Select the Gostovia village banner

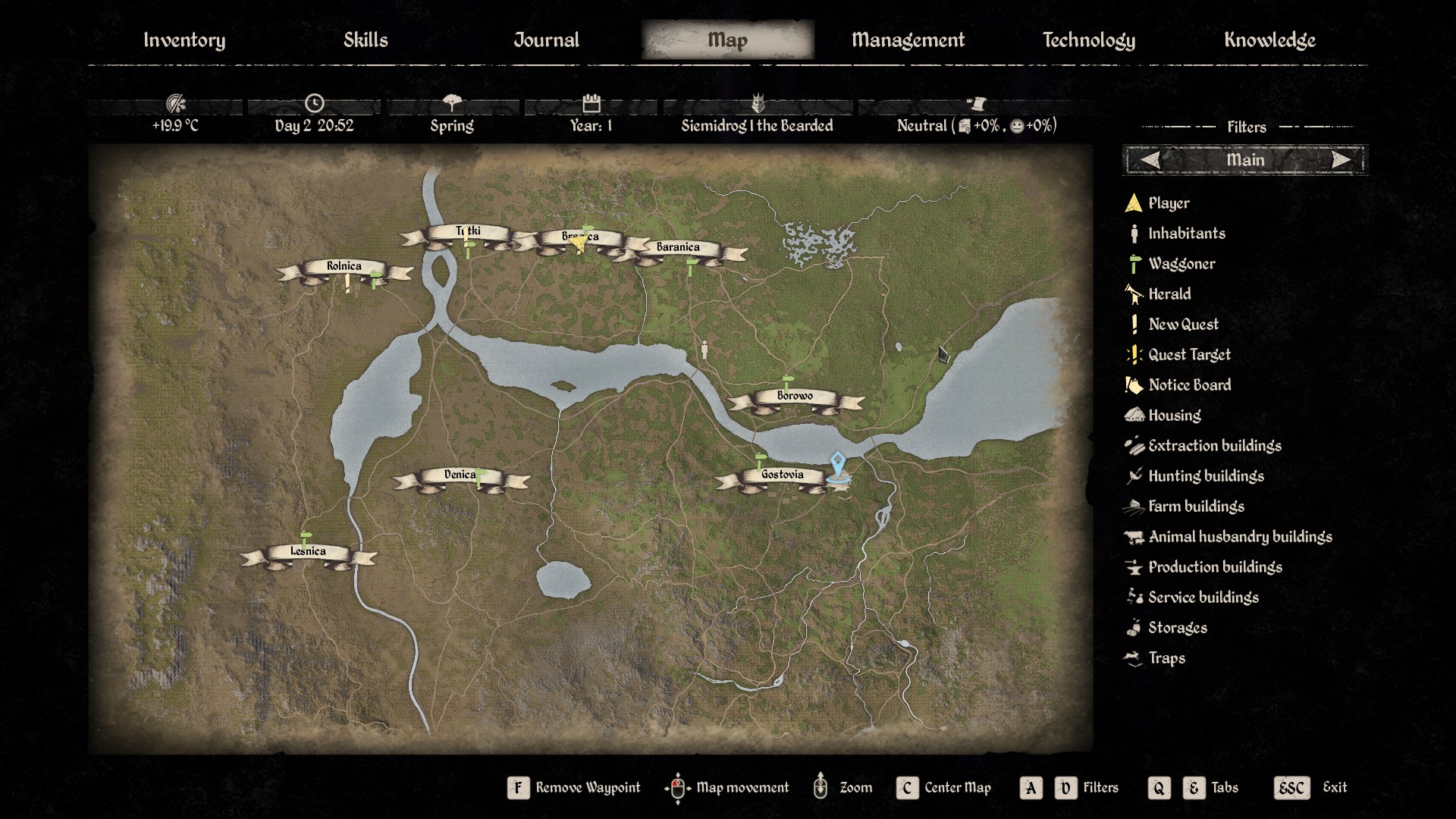pyautogui.click(x=782, y=475)
